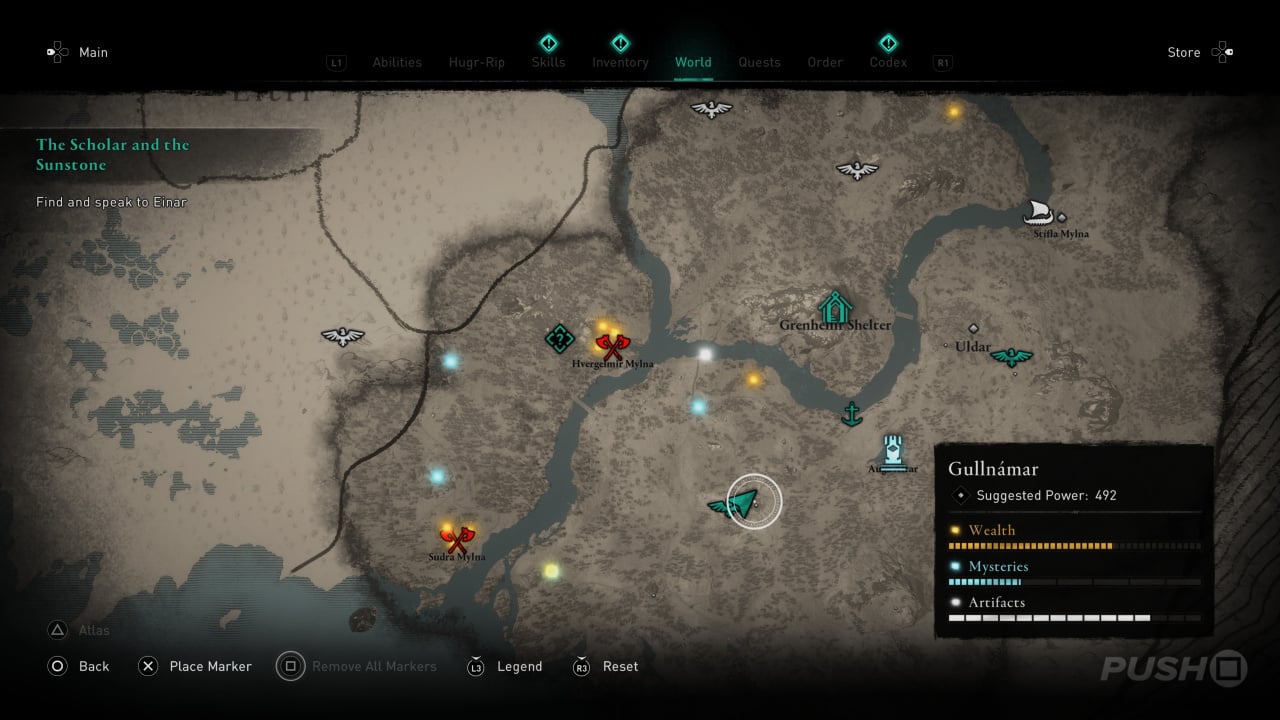
Task: Select the World map tab
Action: 693,62
